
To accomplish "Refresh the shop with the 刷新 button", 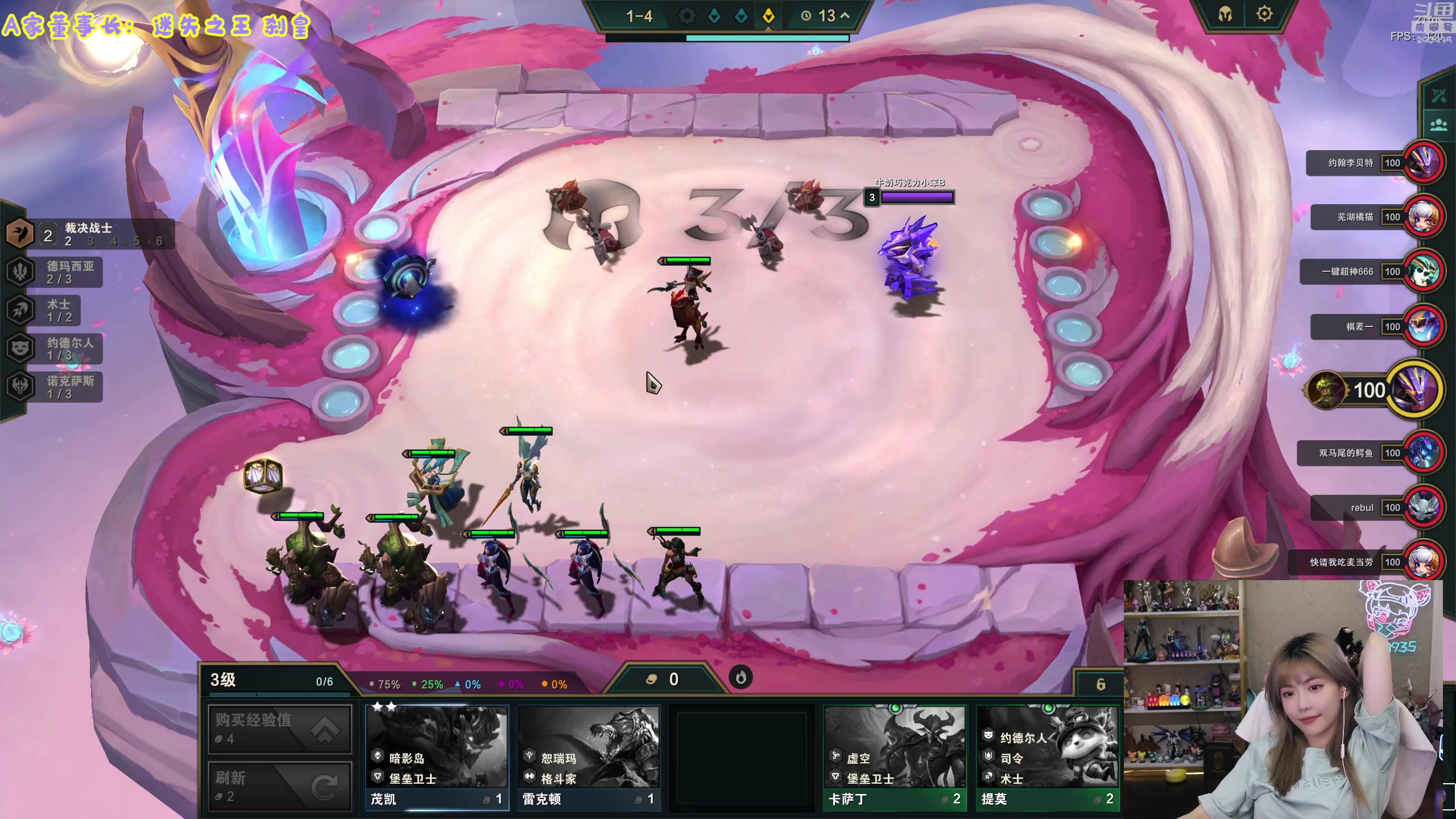I will (280, 786).
